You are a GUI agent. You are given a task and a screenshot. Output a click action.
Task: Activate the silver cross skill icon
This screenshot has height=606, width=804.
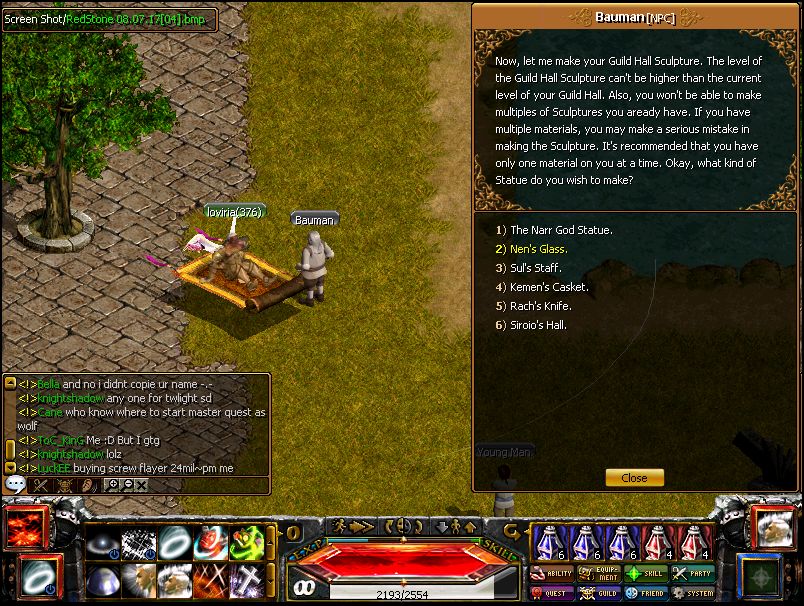(x=247, y=580)
